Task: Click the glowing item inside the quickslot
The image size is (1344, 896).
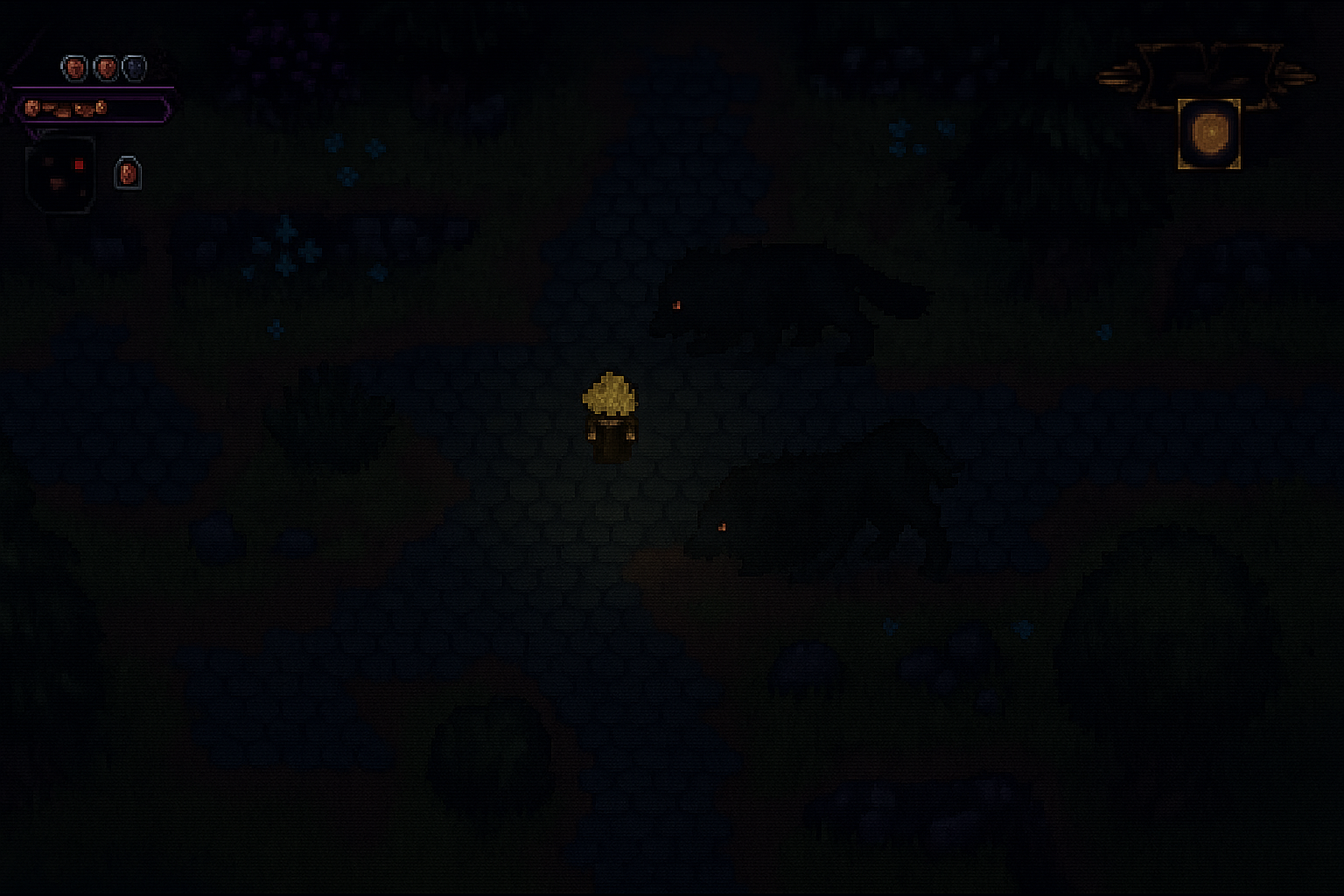Action: coord(1210,134)
